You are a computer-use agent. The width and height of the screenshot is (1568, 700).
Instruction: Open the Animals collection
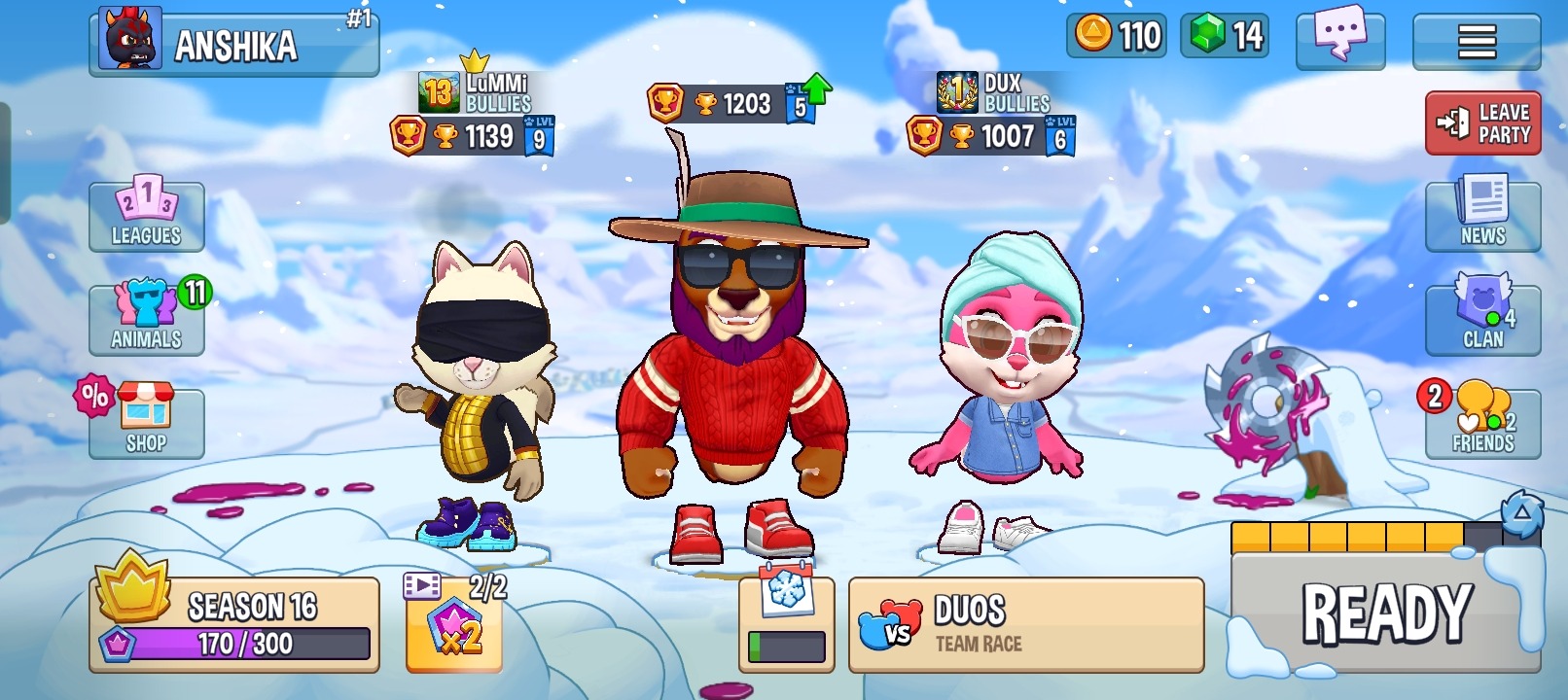146,318
